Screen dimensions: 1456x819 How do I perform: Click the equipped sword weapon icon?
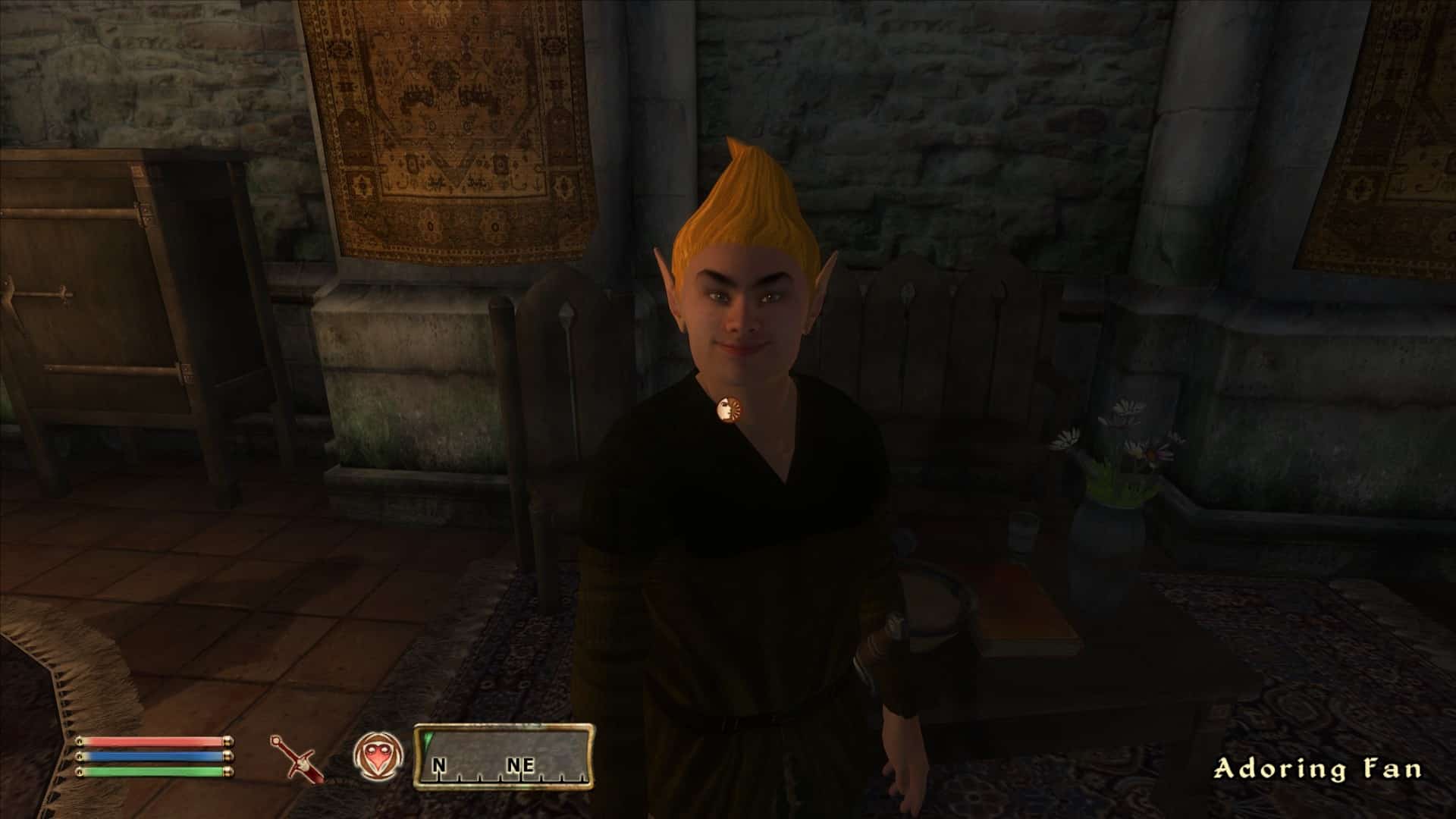click(x=297, y=758)
